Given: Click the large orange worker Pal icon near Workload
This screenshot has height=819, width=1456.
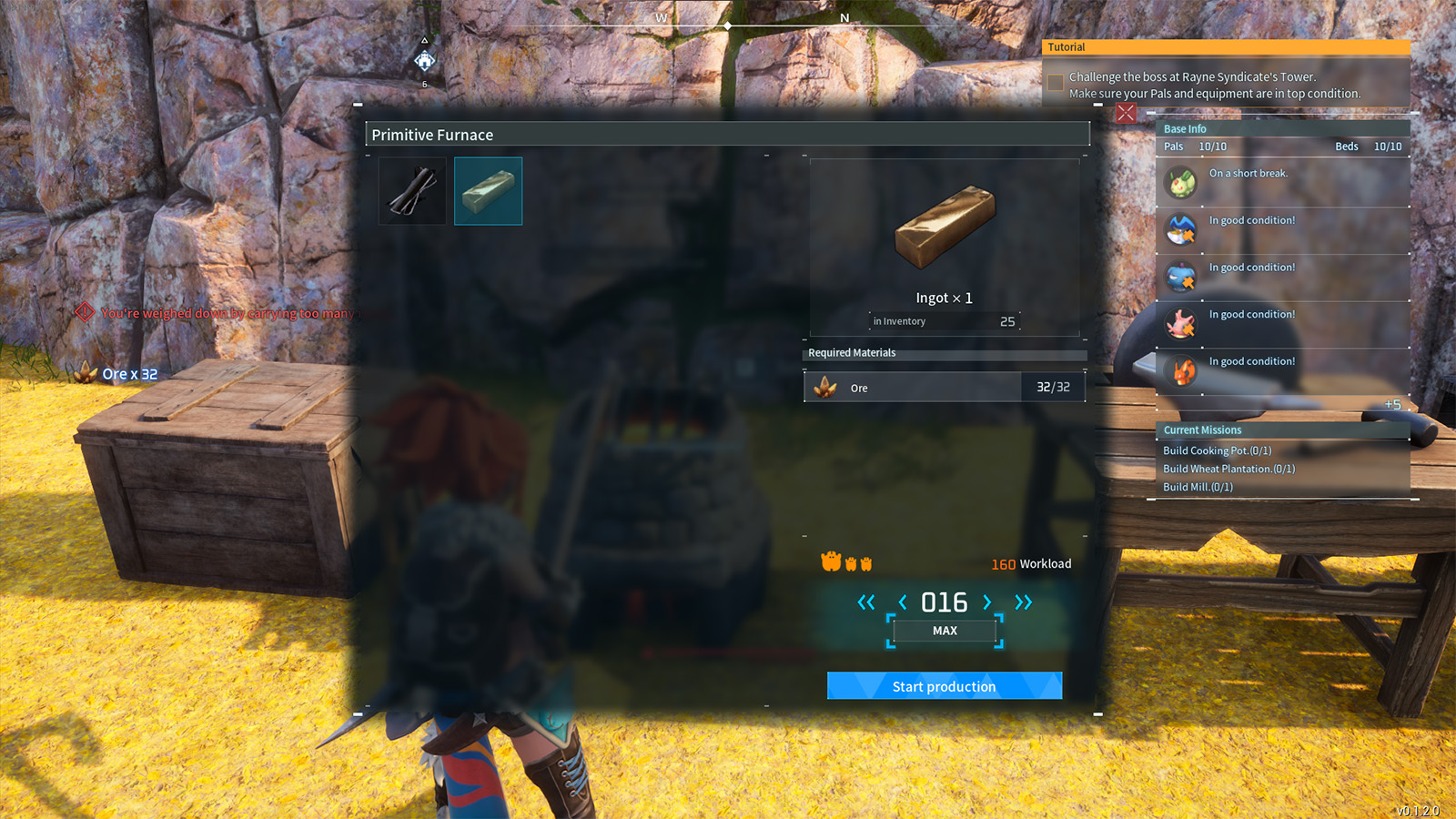Looking at the screenshot, I should pyautogui.click(x=832, y=562).
